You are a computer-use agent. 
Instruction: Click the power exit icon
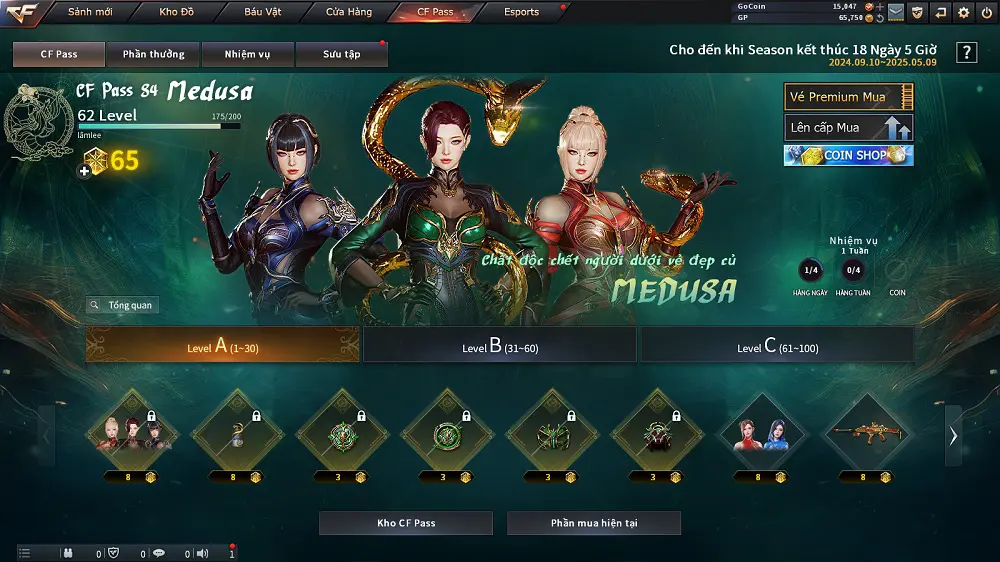coord(986,12)
